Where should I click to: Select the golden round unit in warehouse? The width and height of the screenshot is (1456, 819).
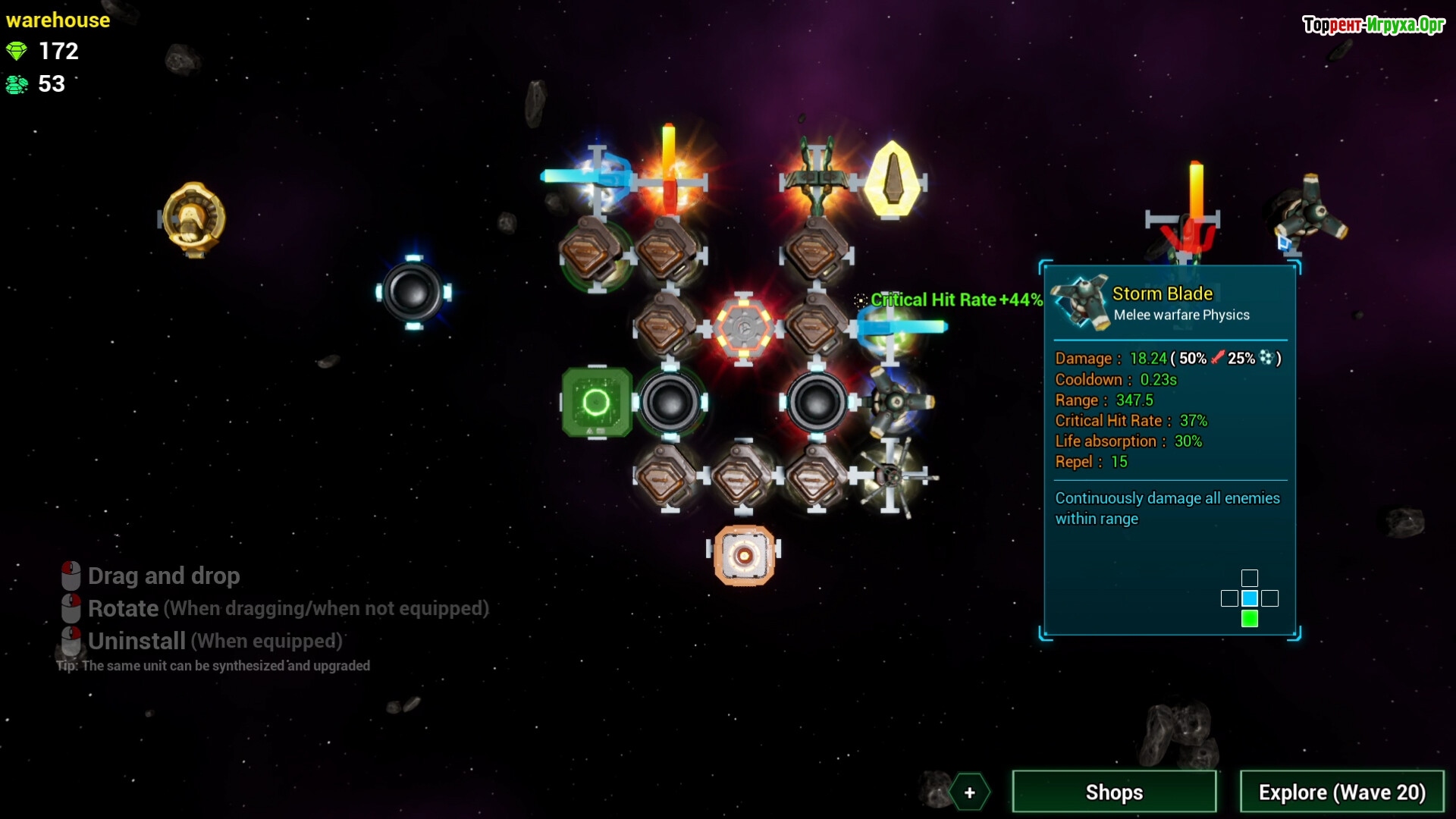(194, 218)
